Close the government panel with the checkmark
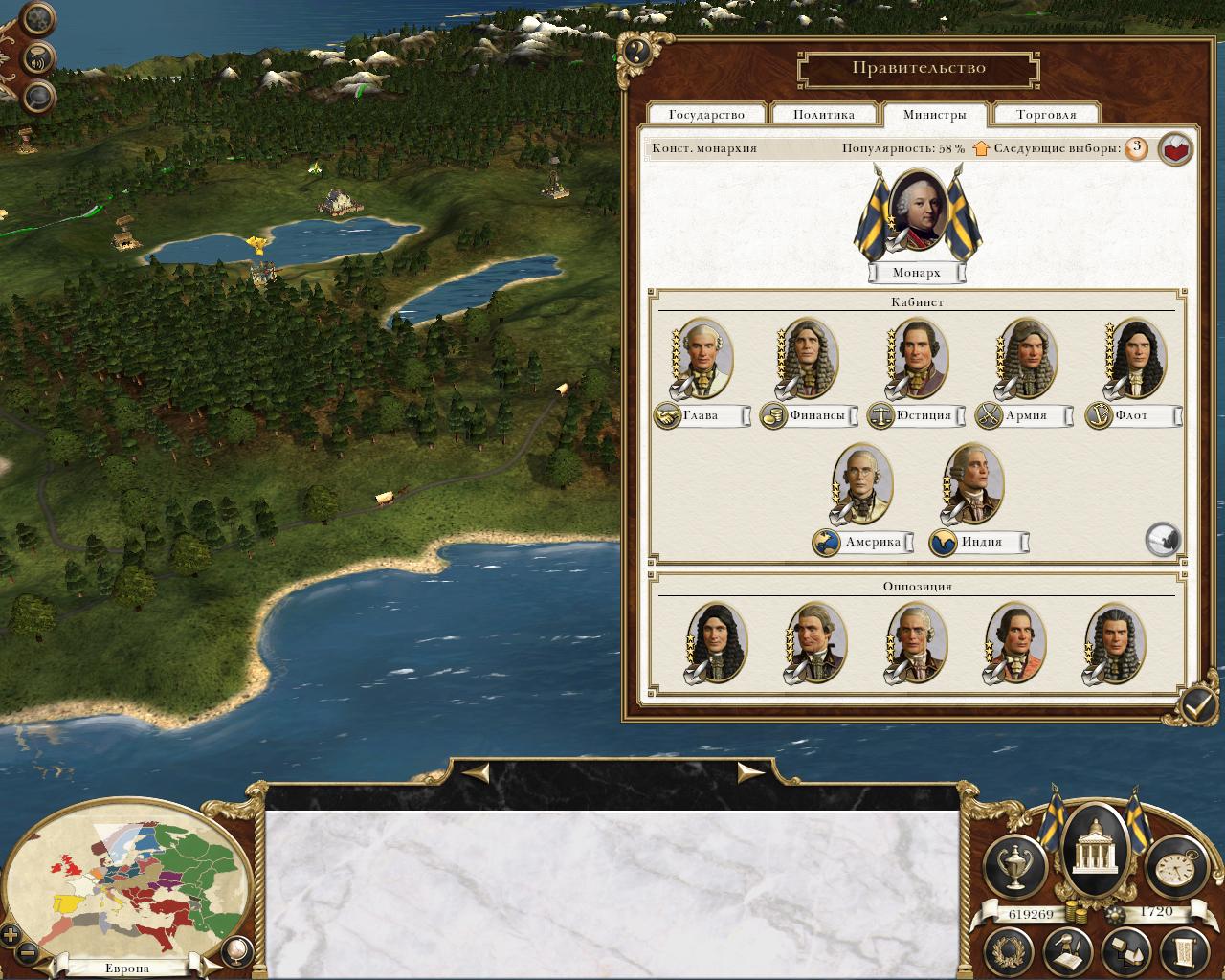 click(x=1197, y=706)
